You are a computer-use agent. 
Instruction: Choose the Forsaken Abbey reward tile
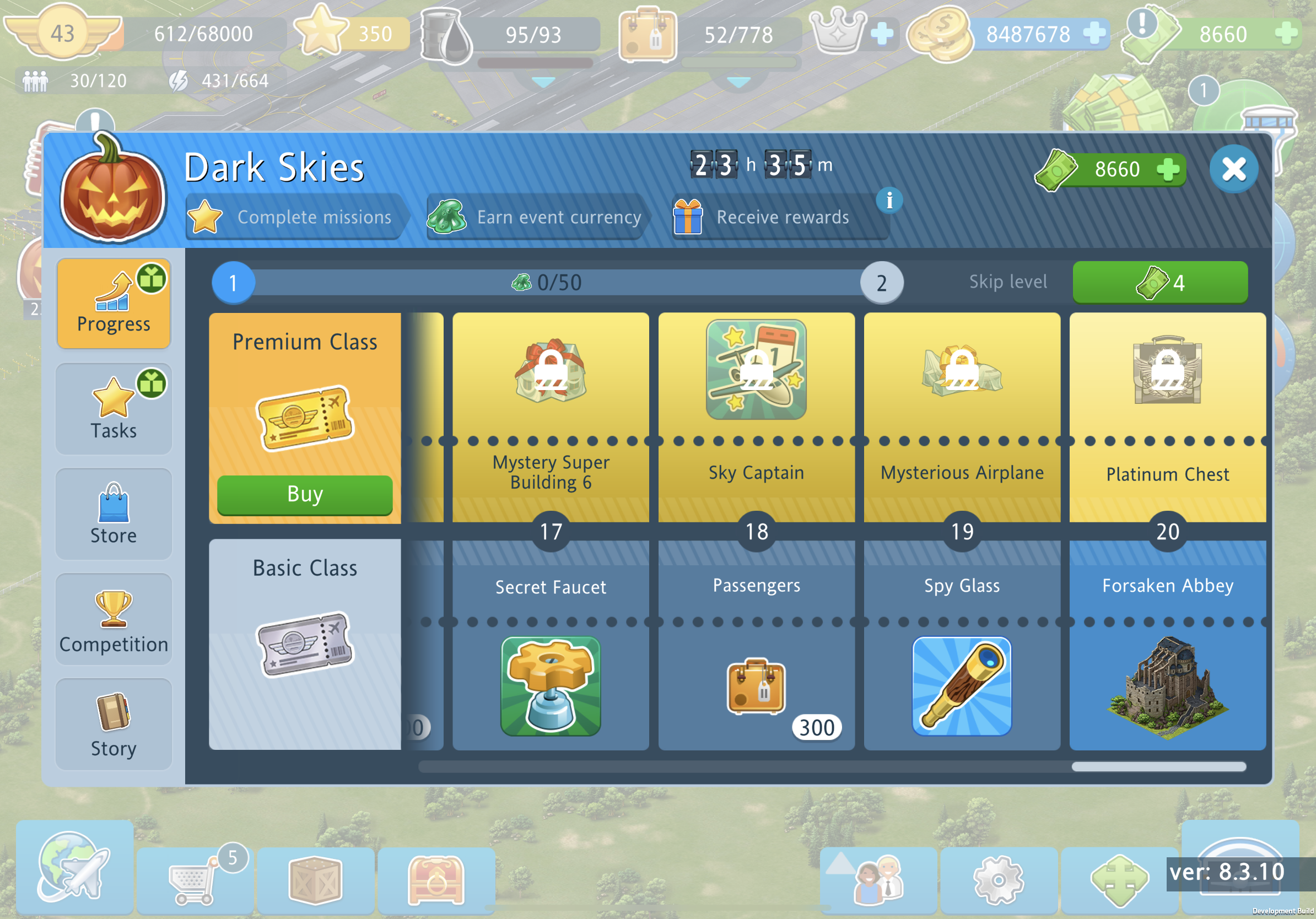[x=1167, y=686]
